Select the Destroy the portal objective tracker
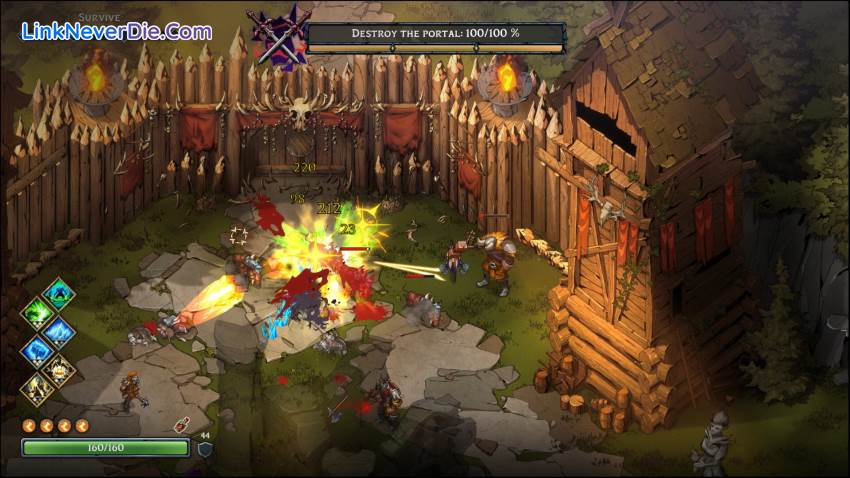The image size is (850, 478). pyautogui.click(x=435, y=35)
